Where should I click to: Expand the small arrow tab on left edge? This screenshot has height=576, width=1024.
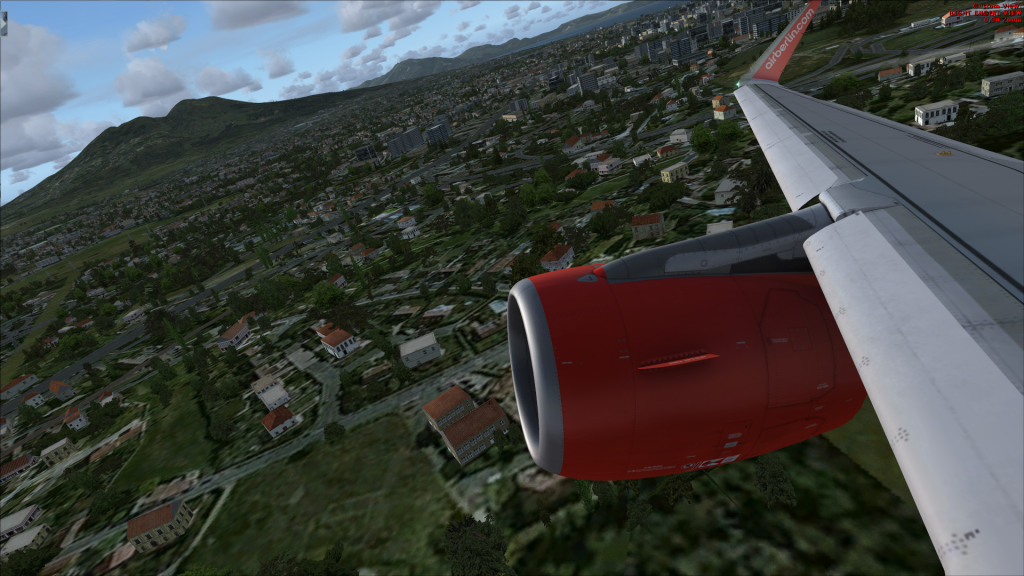[x=3, y=23]
